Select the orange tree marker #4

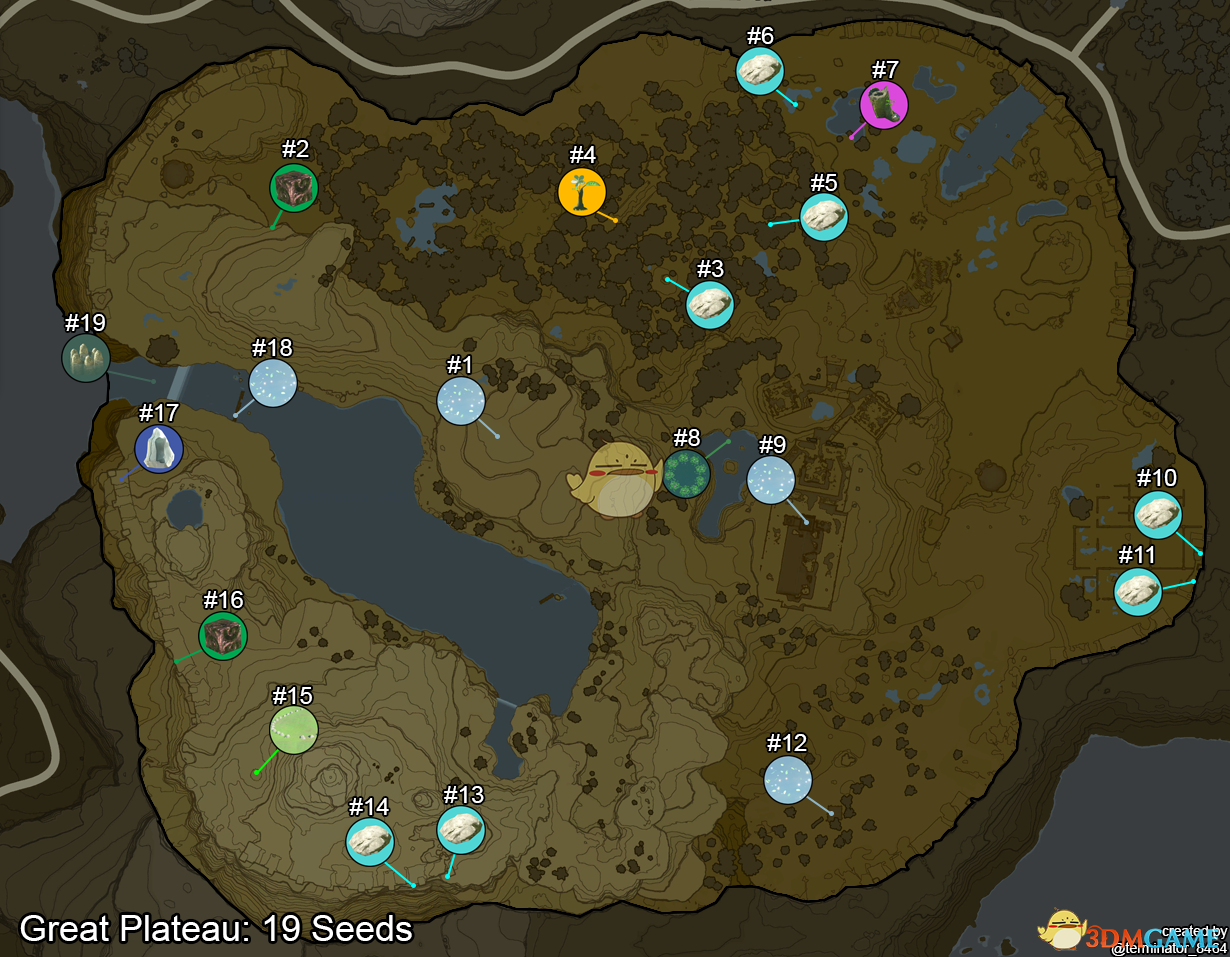(581, 191)
